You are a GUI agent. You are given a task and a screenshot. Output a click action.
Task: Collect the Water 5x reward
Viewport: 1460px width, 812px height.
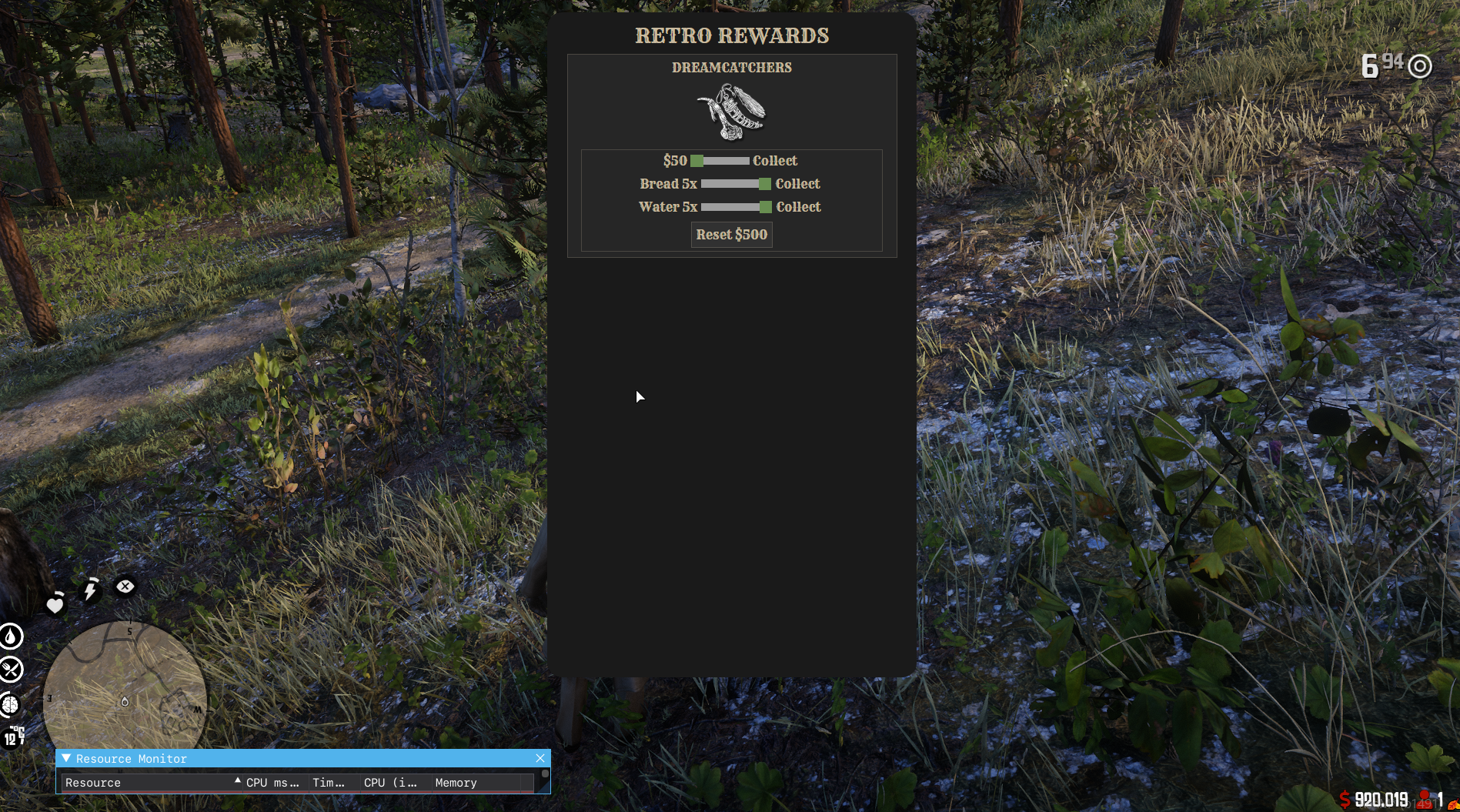(798, 207)
